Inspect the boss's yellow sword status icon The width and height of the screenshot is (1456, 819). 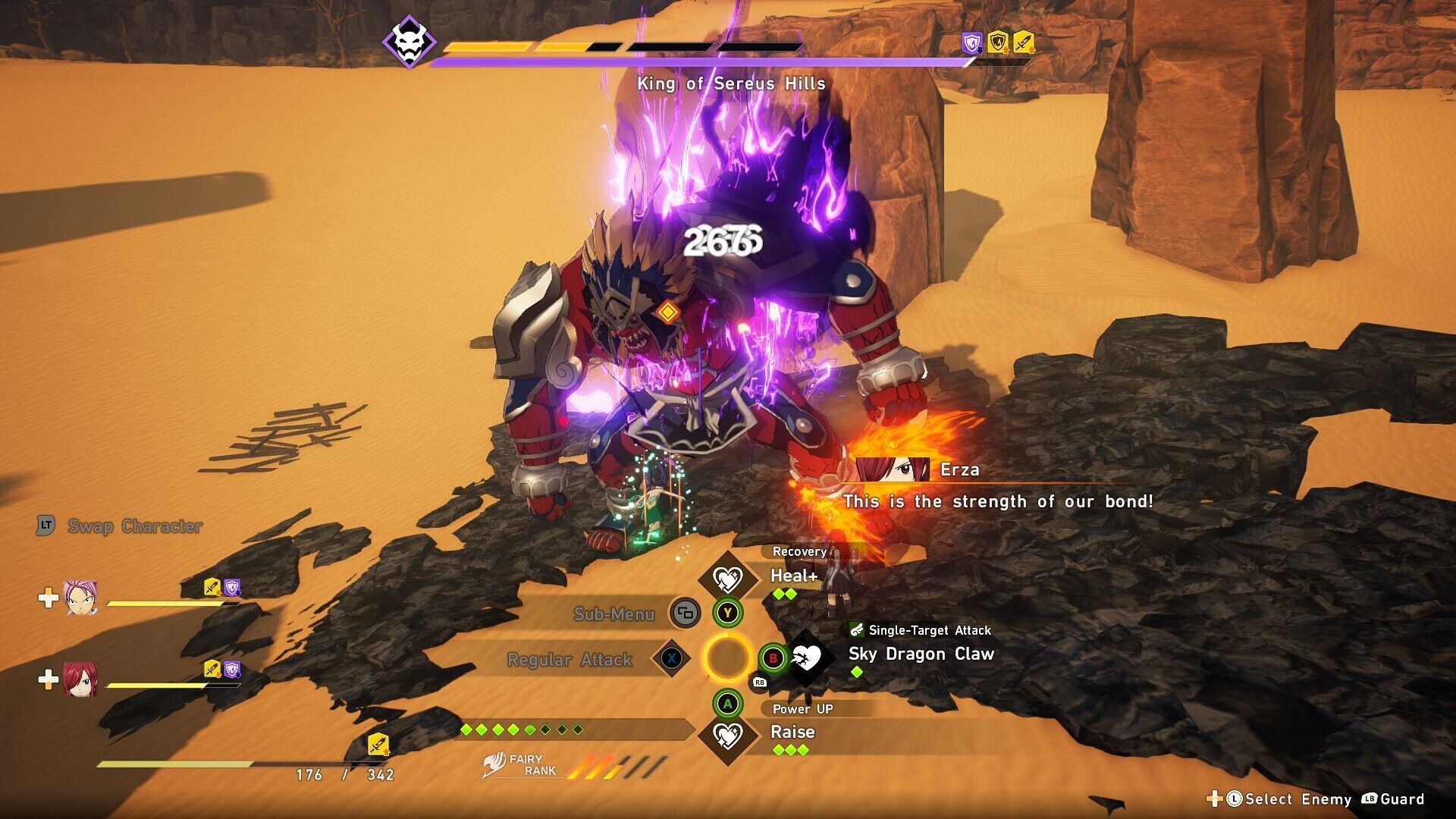(1023, 42)
